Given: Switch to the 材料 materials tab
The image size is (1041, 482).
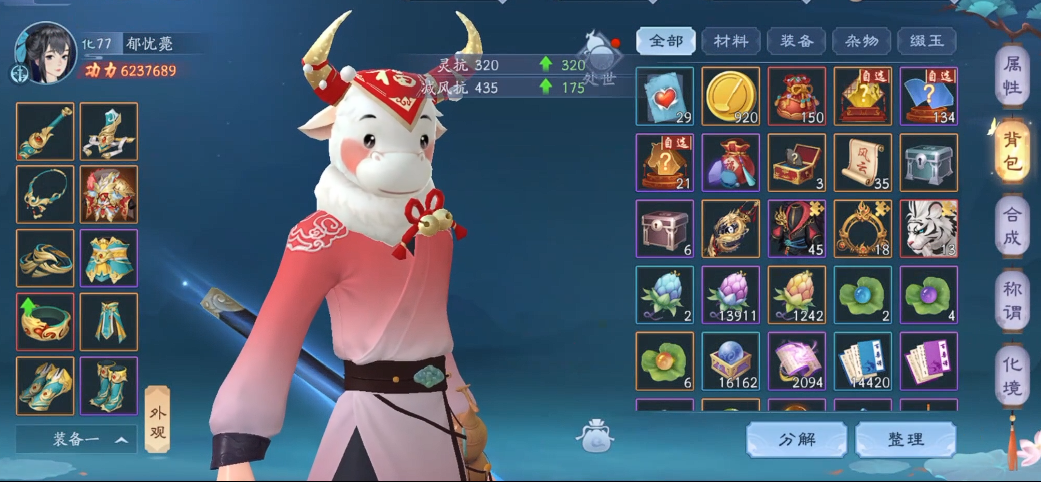Looking at the screenshot, I should click(x=731, y=41).
